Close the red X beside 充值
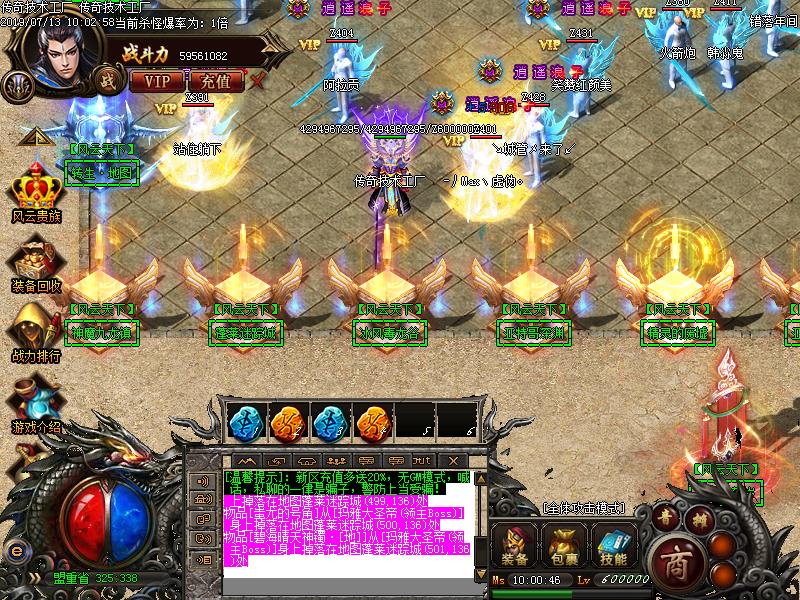 tap(258, 80)
